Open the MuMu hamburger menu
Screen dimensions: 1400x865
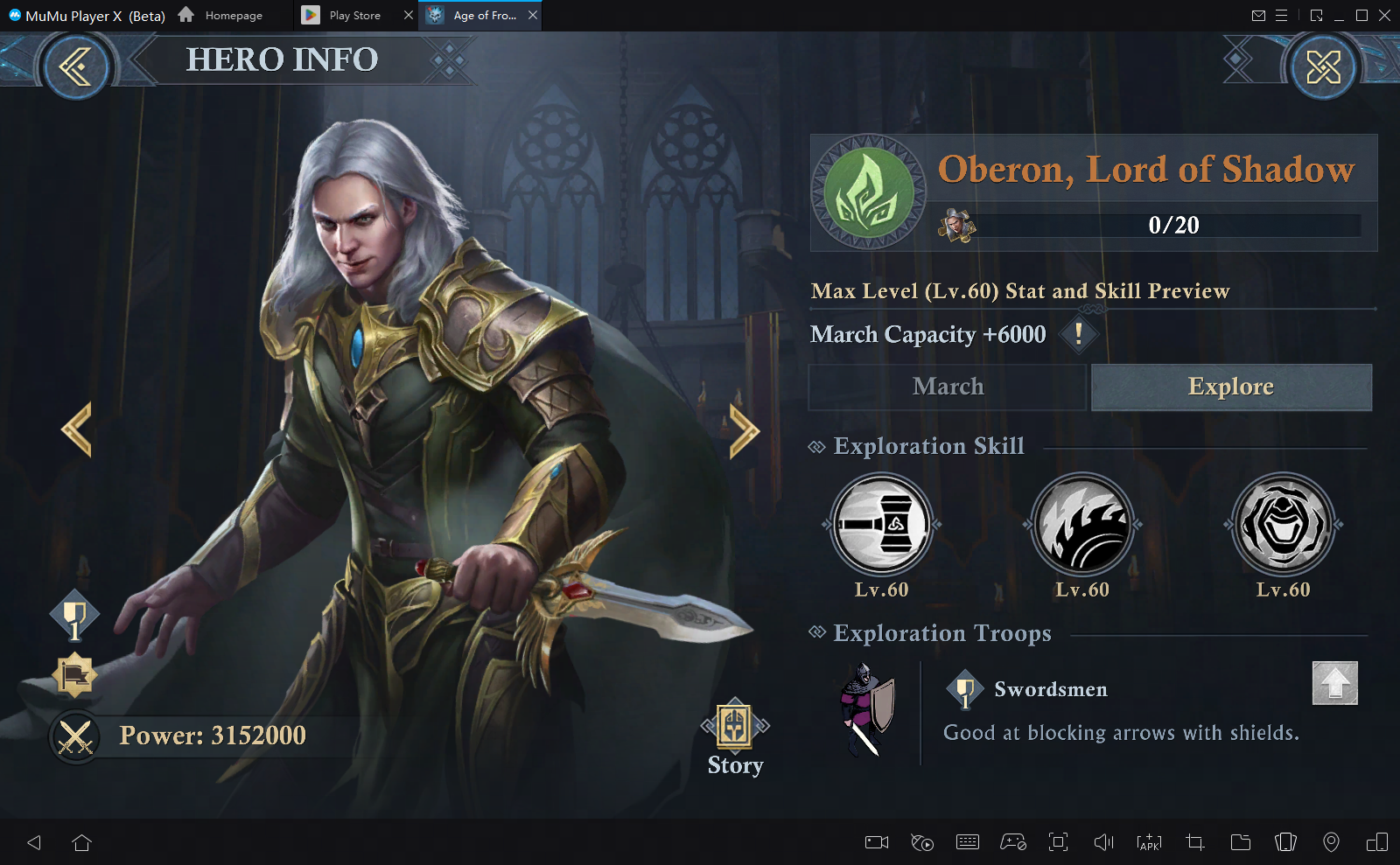coord(1281,15)
